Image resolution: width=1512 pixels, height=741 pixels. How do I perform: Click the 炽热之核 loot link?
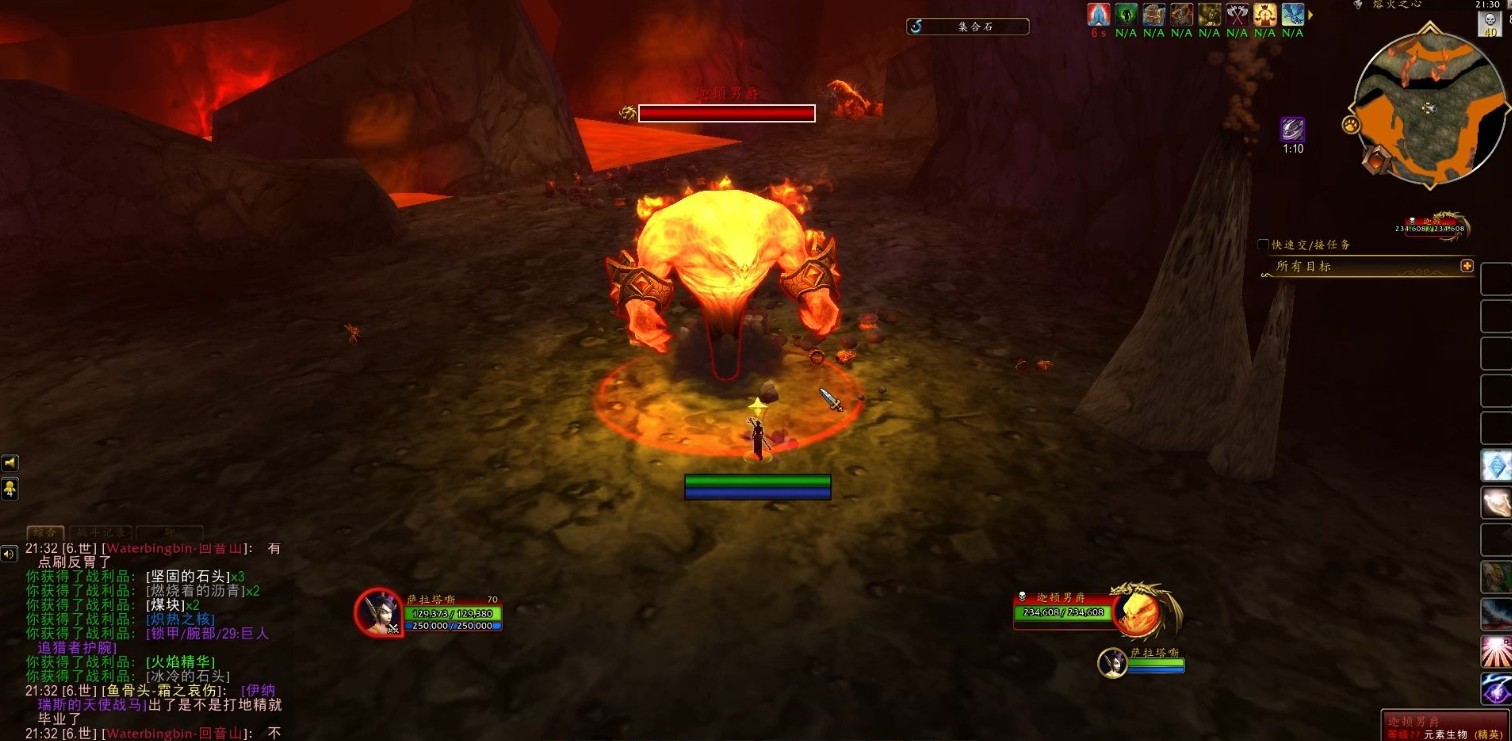(174, 619)
